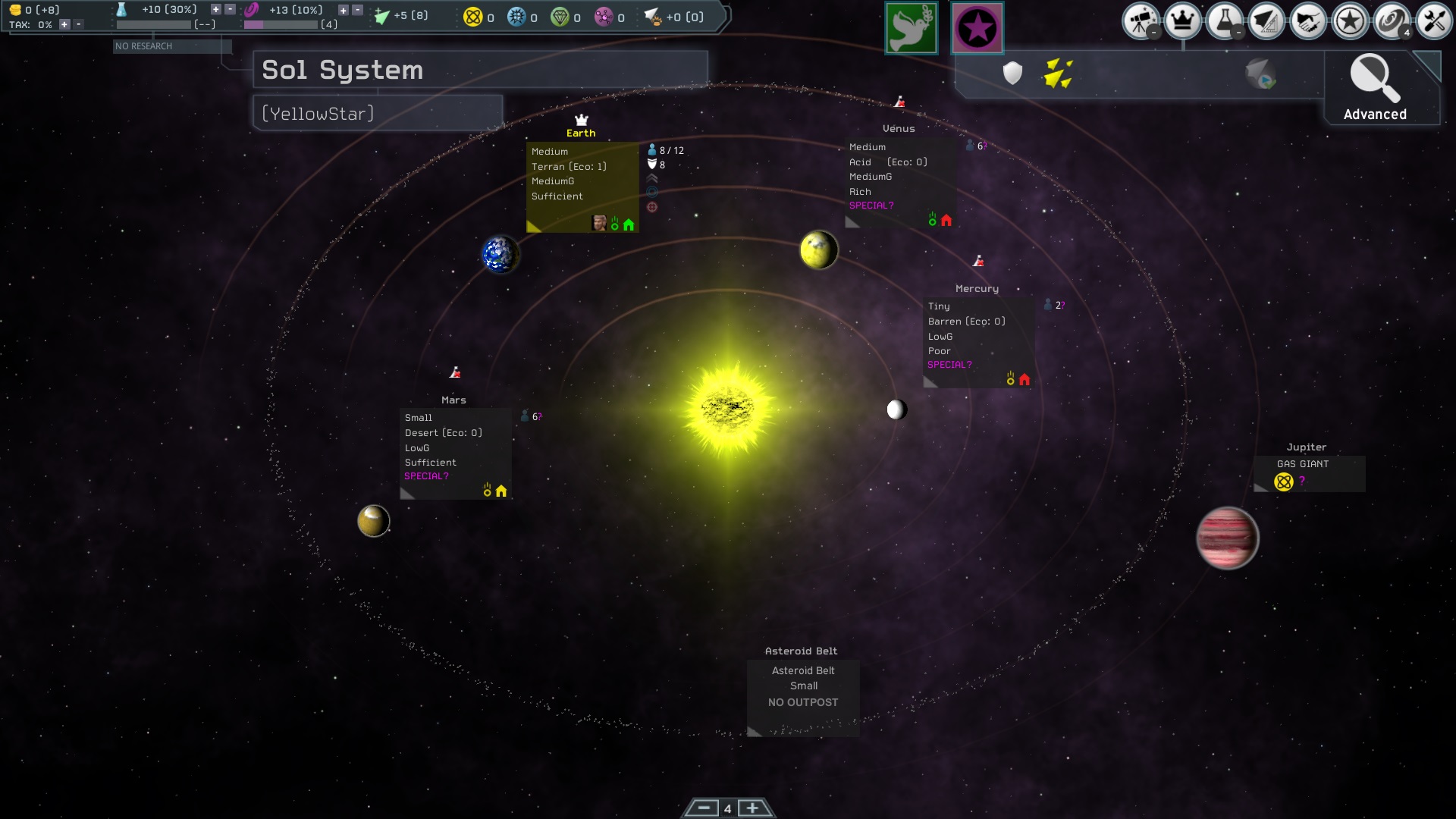Image resolution: width=1456 pixels, height=819 pixels.
Task: Open the wrench and screwdriver options
Action: coord(1432,21)
